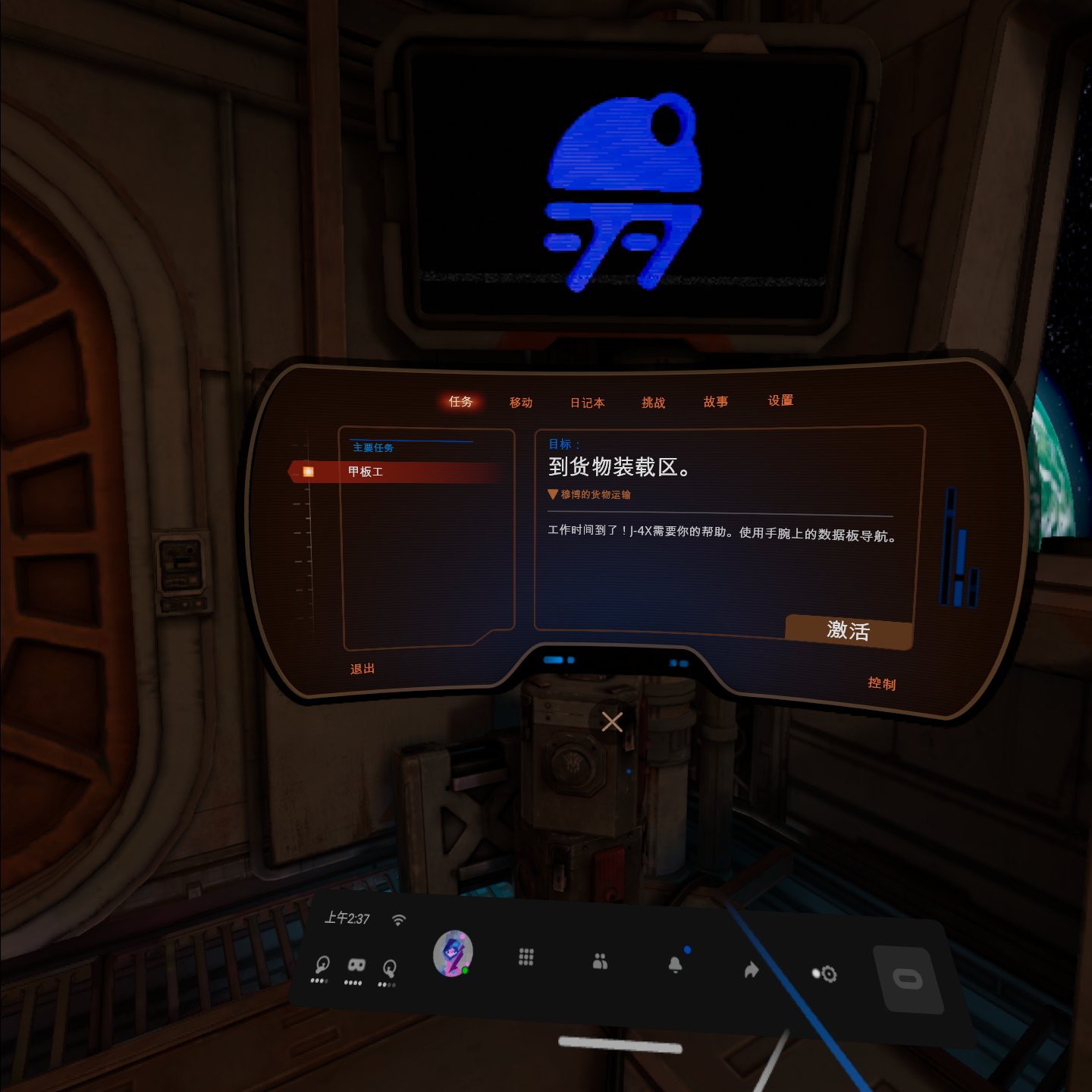
Task: Show the 挑战 tab
Action: 654,403
